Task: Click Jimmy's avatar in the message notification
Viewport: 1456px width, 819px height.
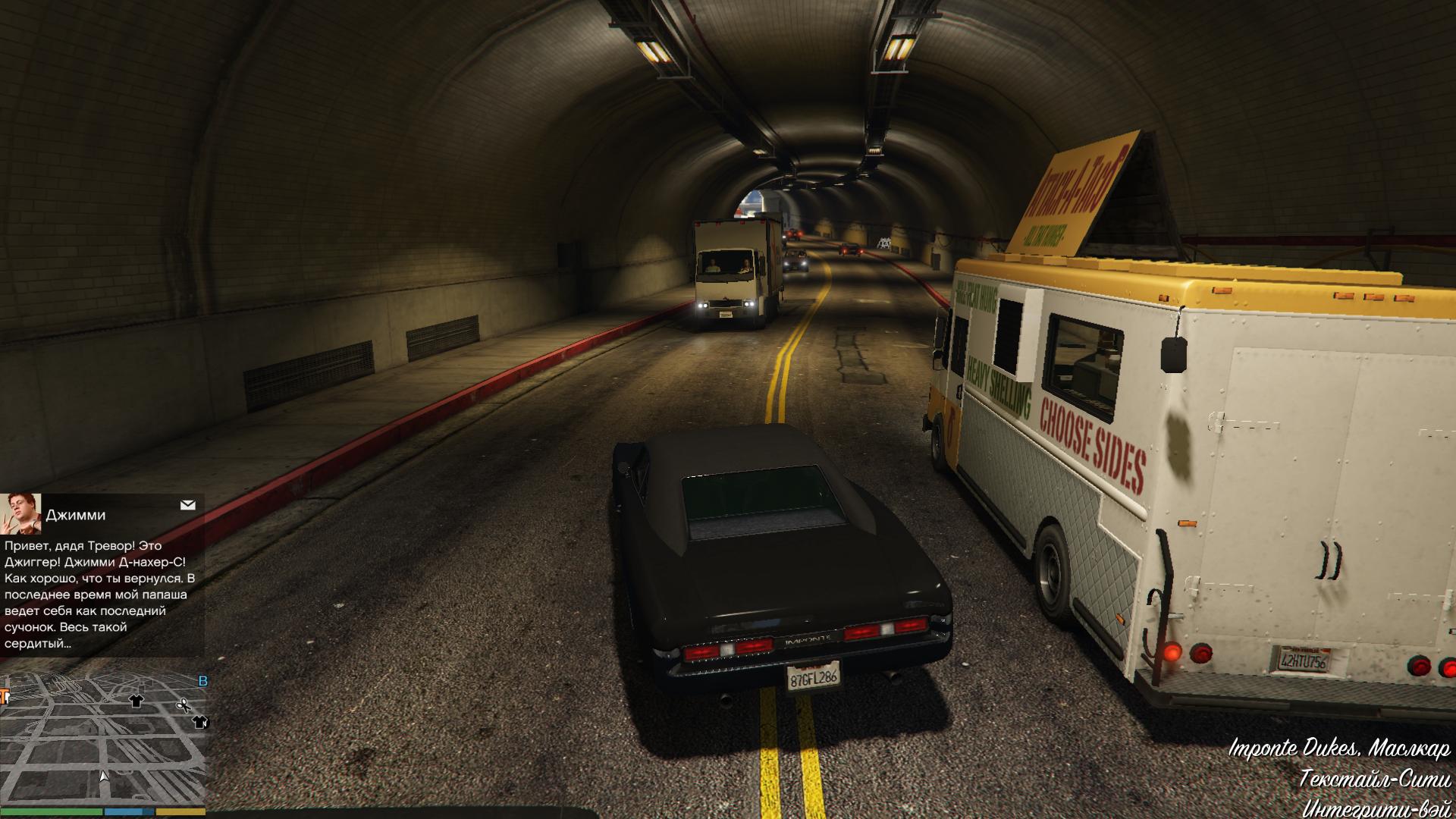Action: [20, 513]
